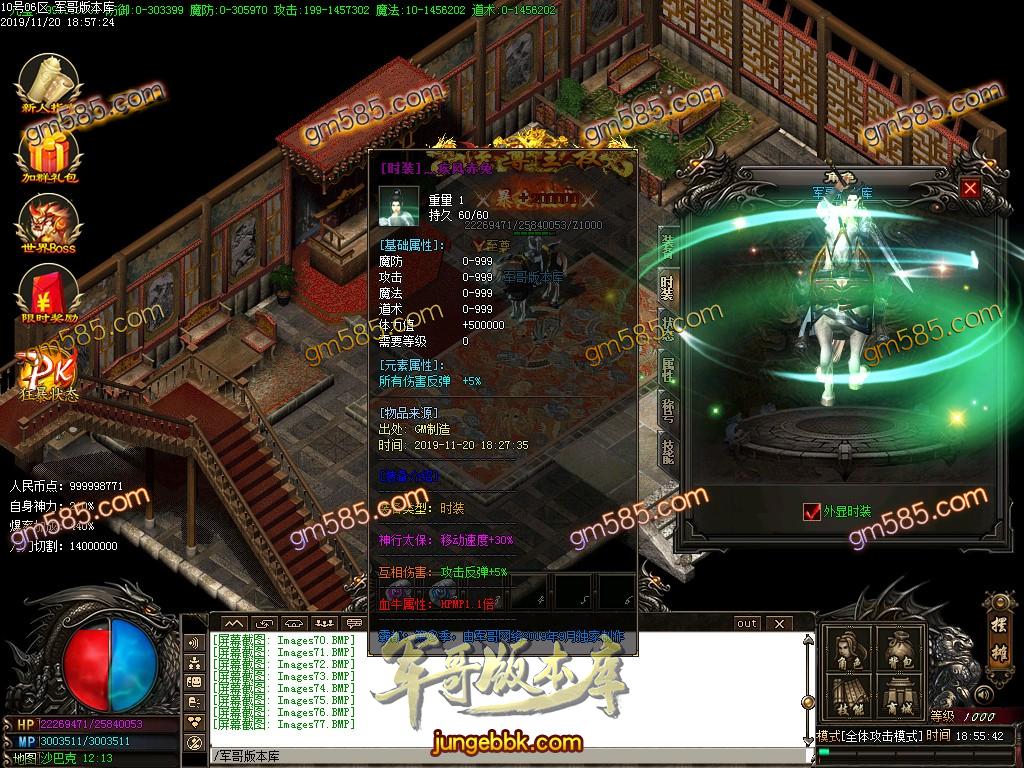This screenshot has width=1024, height=768.
Task: Open the 世界Boss panel
Action: (49, 224)
